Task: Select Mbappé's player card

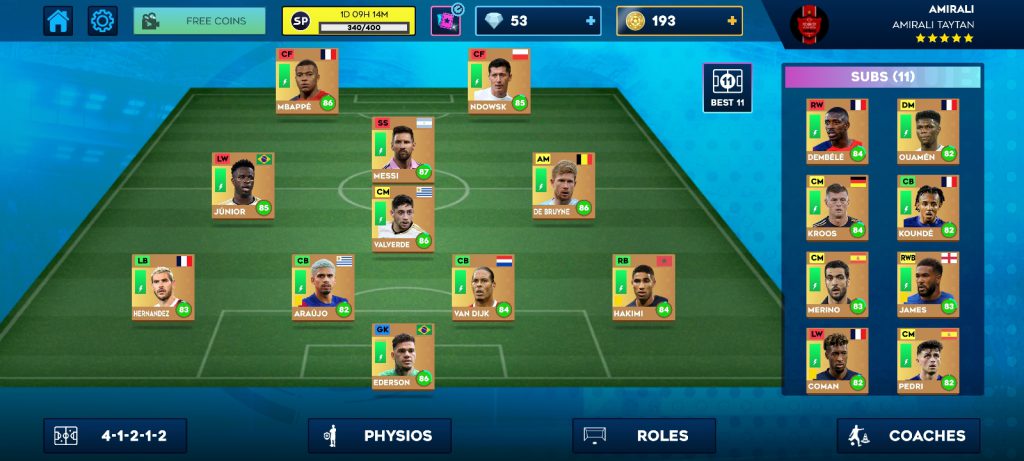Action: coord(307,80)
